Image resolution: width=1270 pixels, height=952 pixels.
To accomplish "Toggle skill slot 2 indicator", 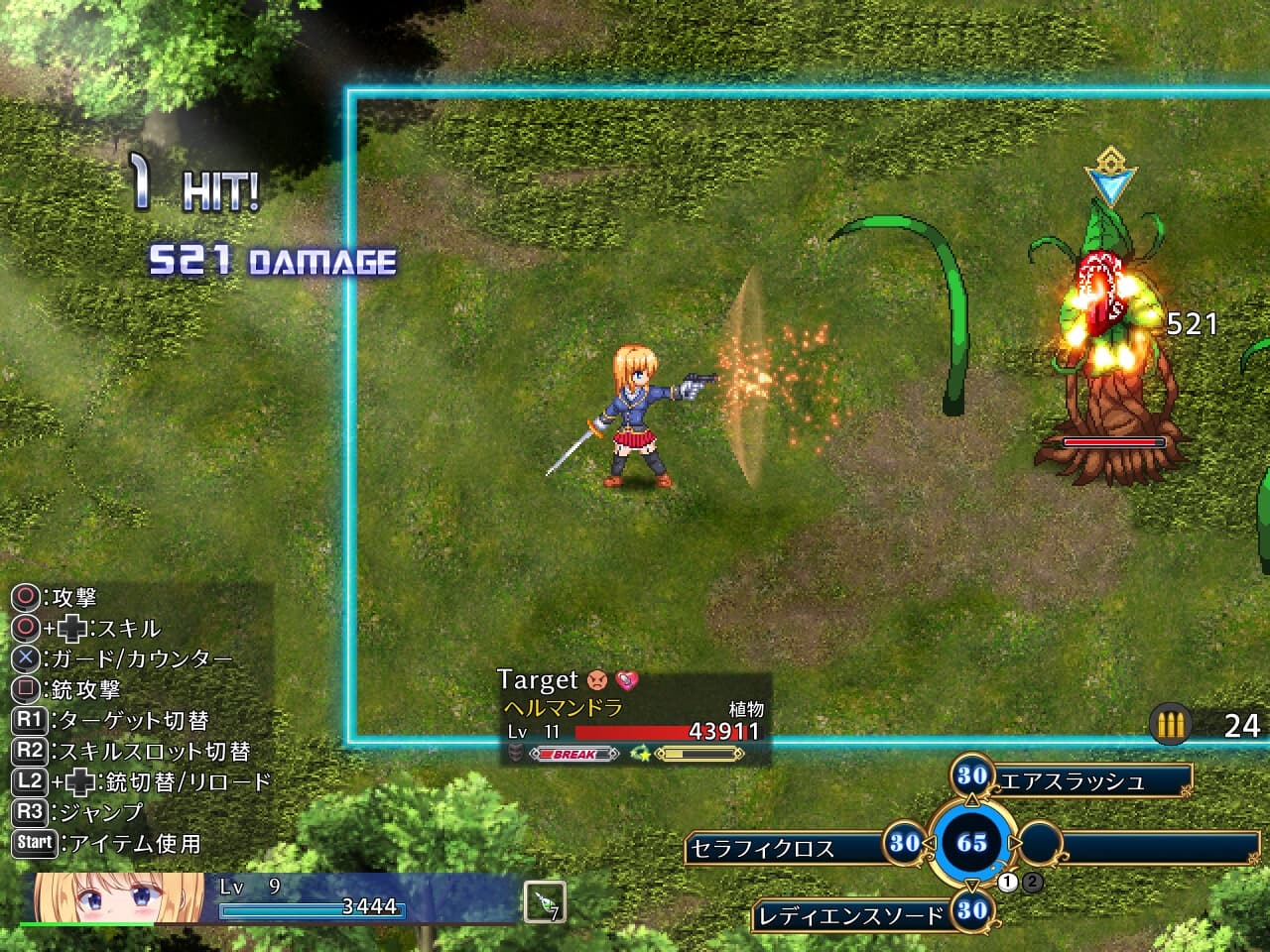I will [x=1031, y=881].
